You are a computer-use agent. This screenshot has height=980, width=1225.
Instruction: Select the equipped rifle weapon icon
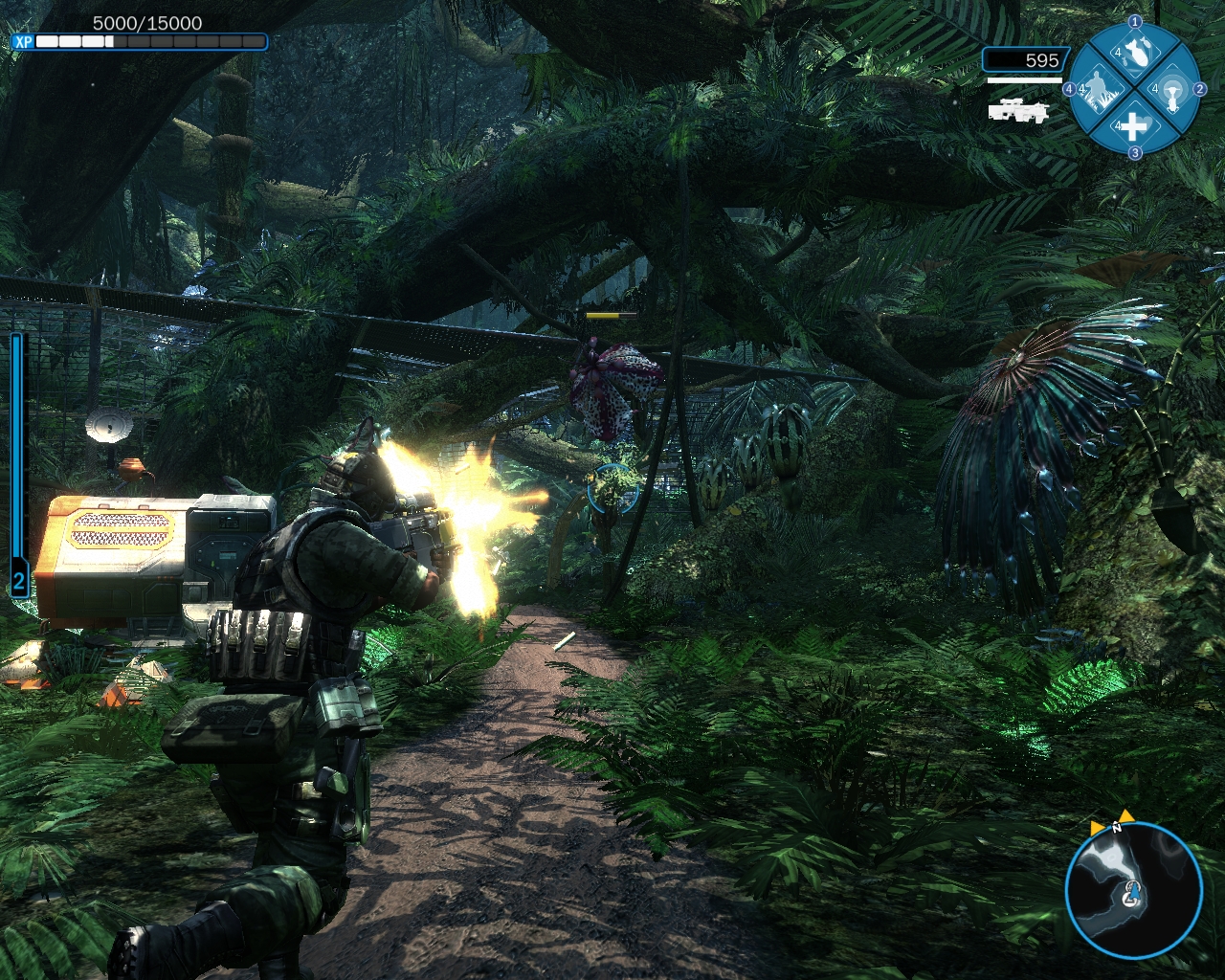point(1018,110)
